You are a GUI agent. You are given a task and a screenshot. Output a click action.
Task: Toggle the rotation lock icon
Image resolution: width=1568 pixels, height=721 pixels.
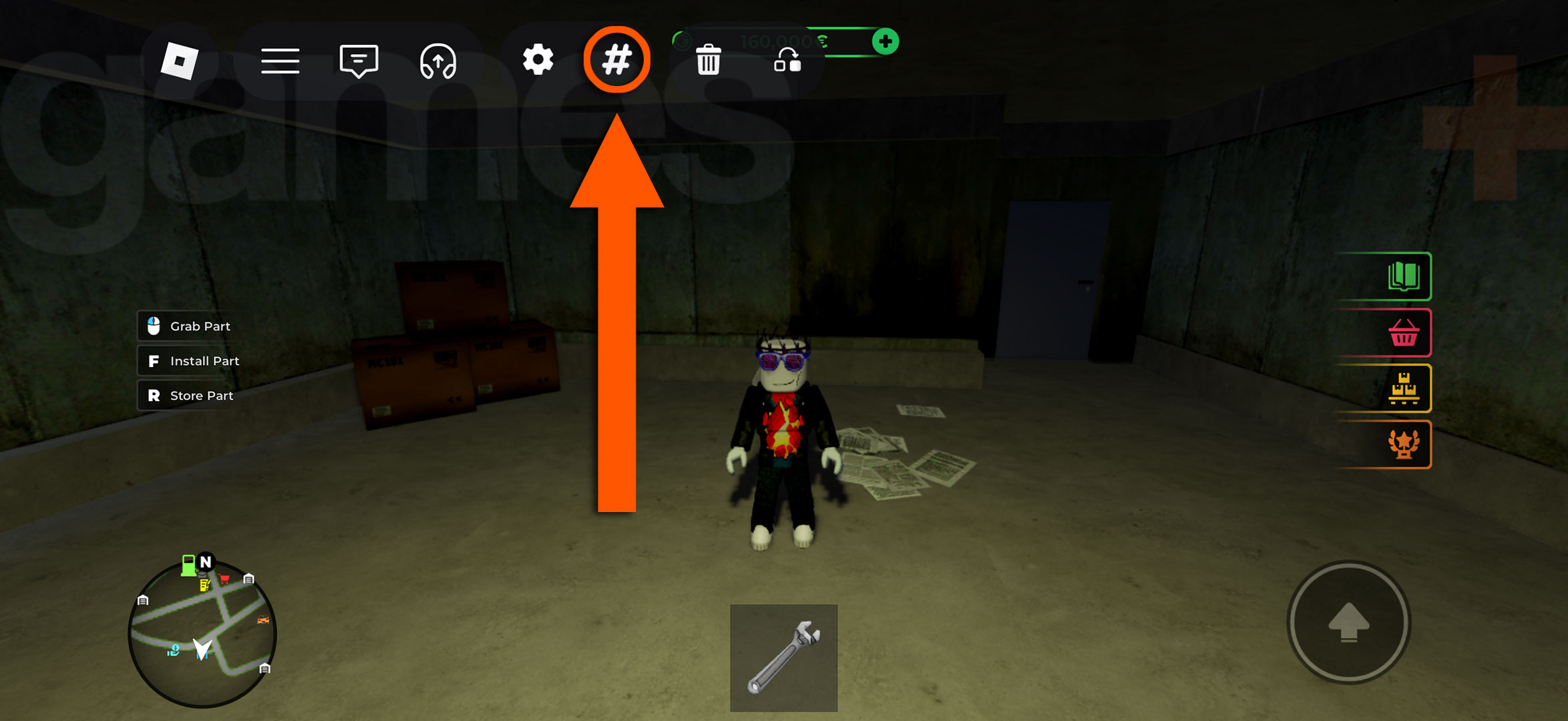788,65
